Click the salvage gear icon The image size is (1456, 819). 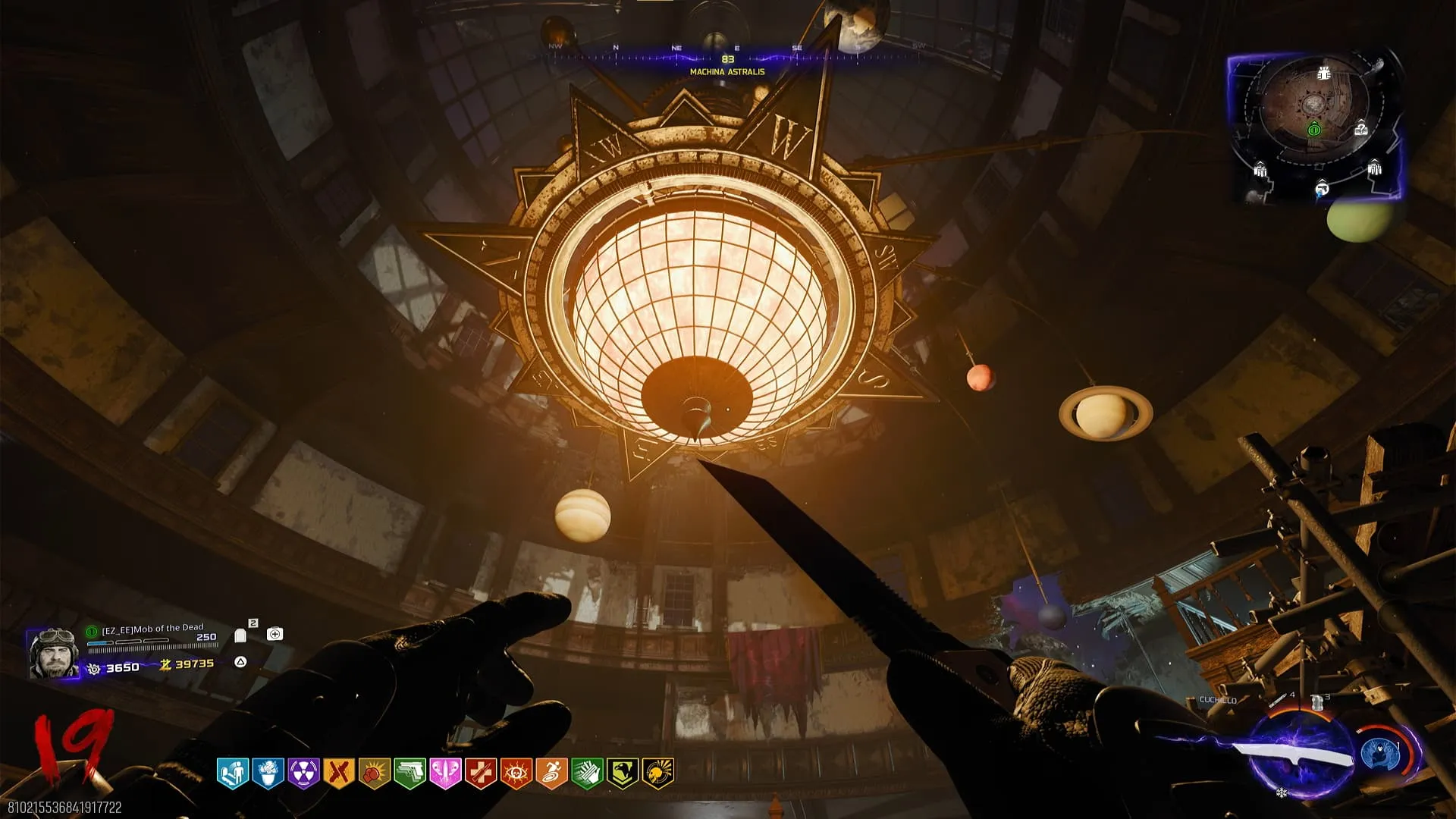[94, 669]
